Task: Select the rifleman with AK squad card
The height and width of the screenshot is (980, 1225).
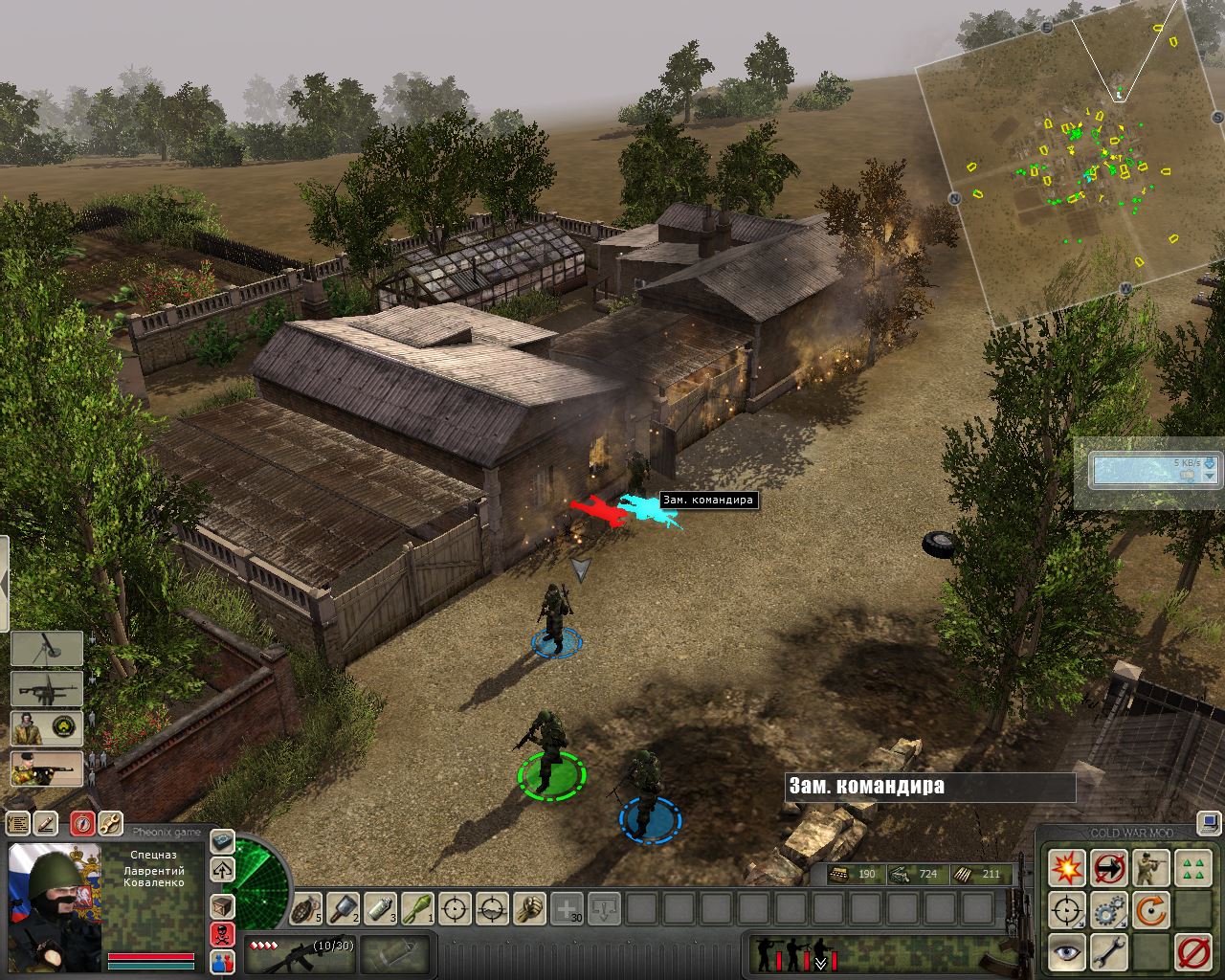Action: point(47,769)
